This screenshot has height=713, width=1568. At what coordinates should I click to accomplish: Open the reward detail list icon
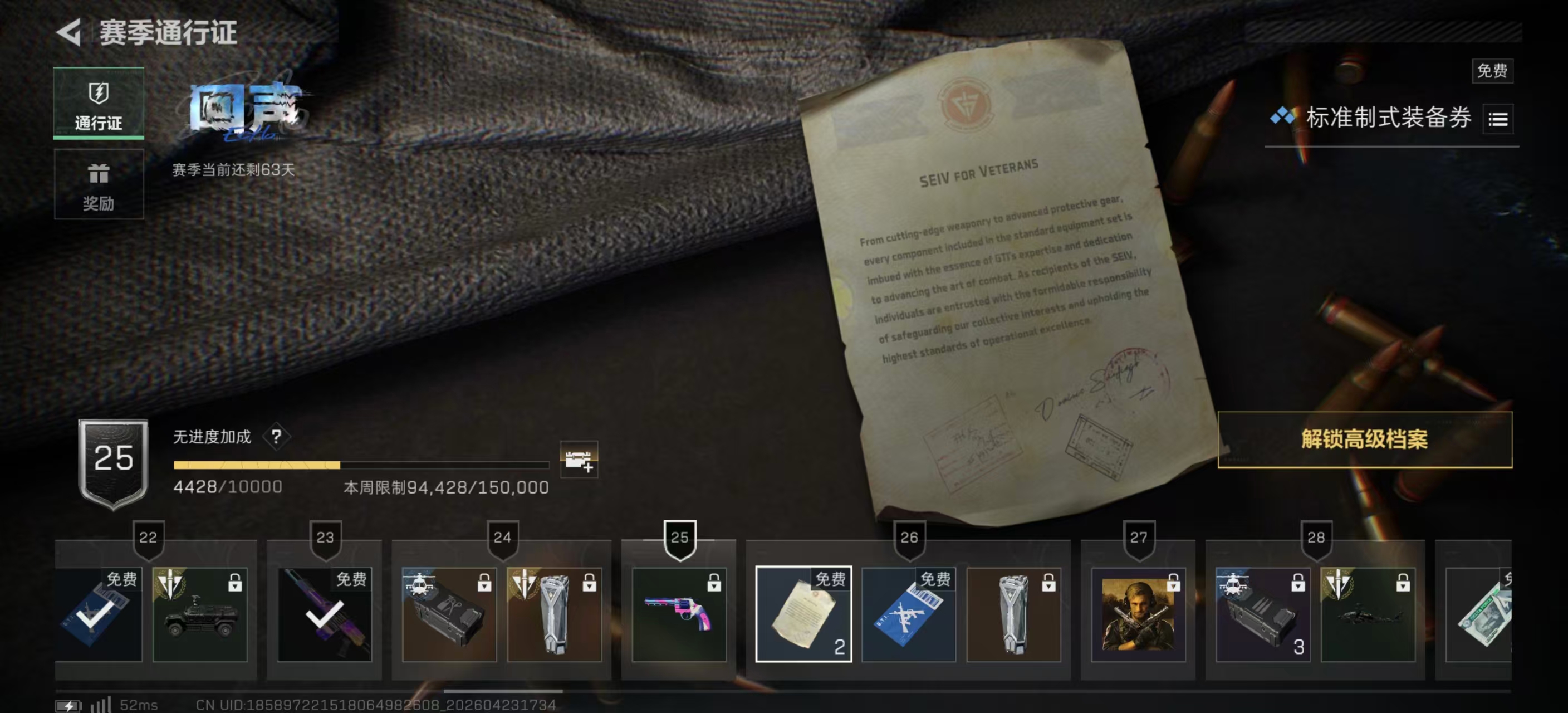point(1497,119)
